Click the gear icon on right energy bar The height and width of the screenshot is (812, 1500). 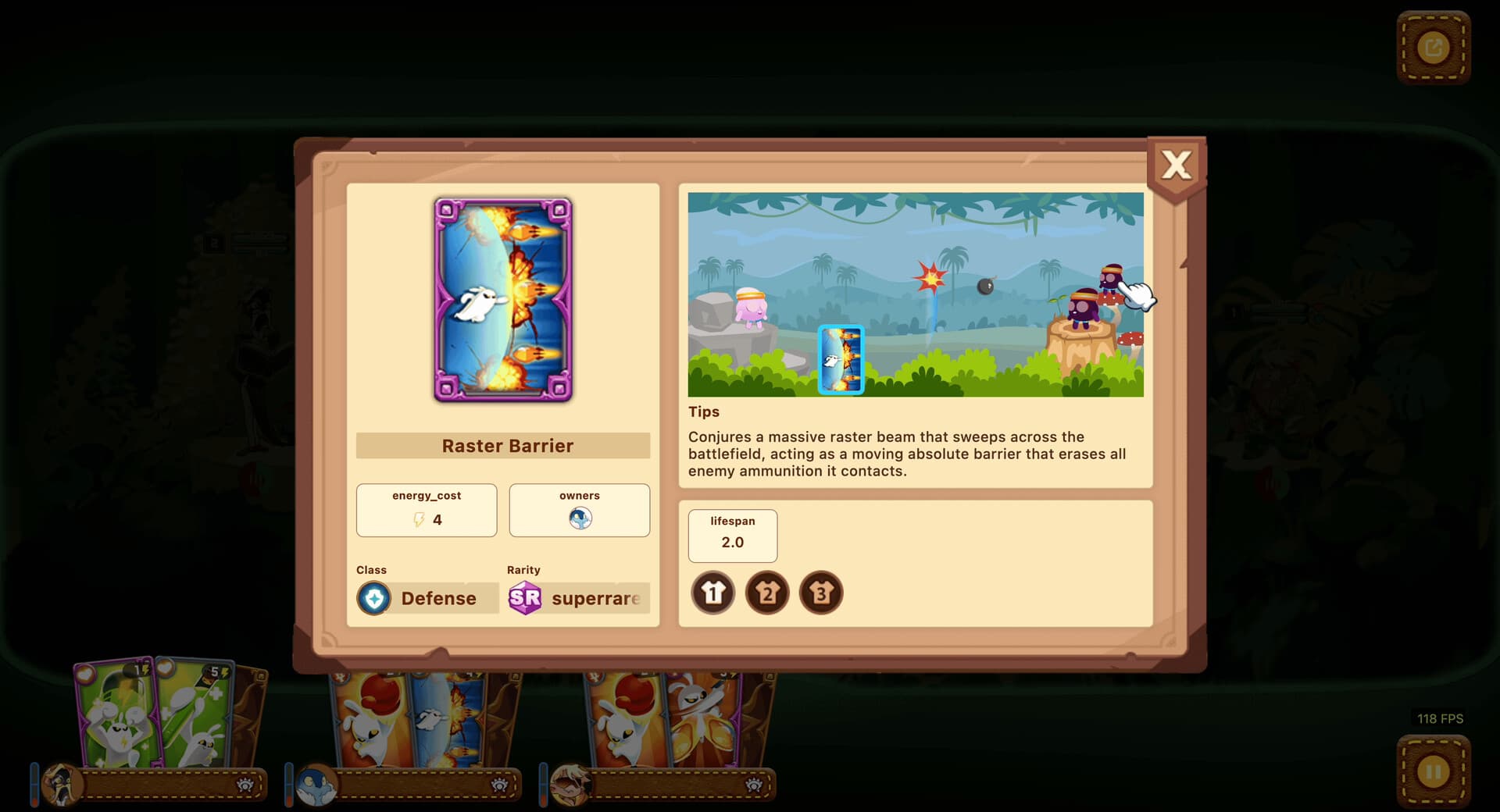pyautogui.click(x=754, y=785)
